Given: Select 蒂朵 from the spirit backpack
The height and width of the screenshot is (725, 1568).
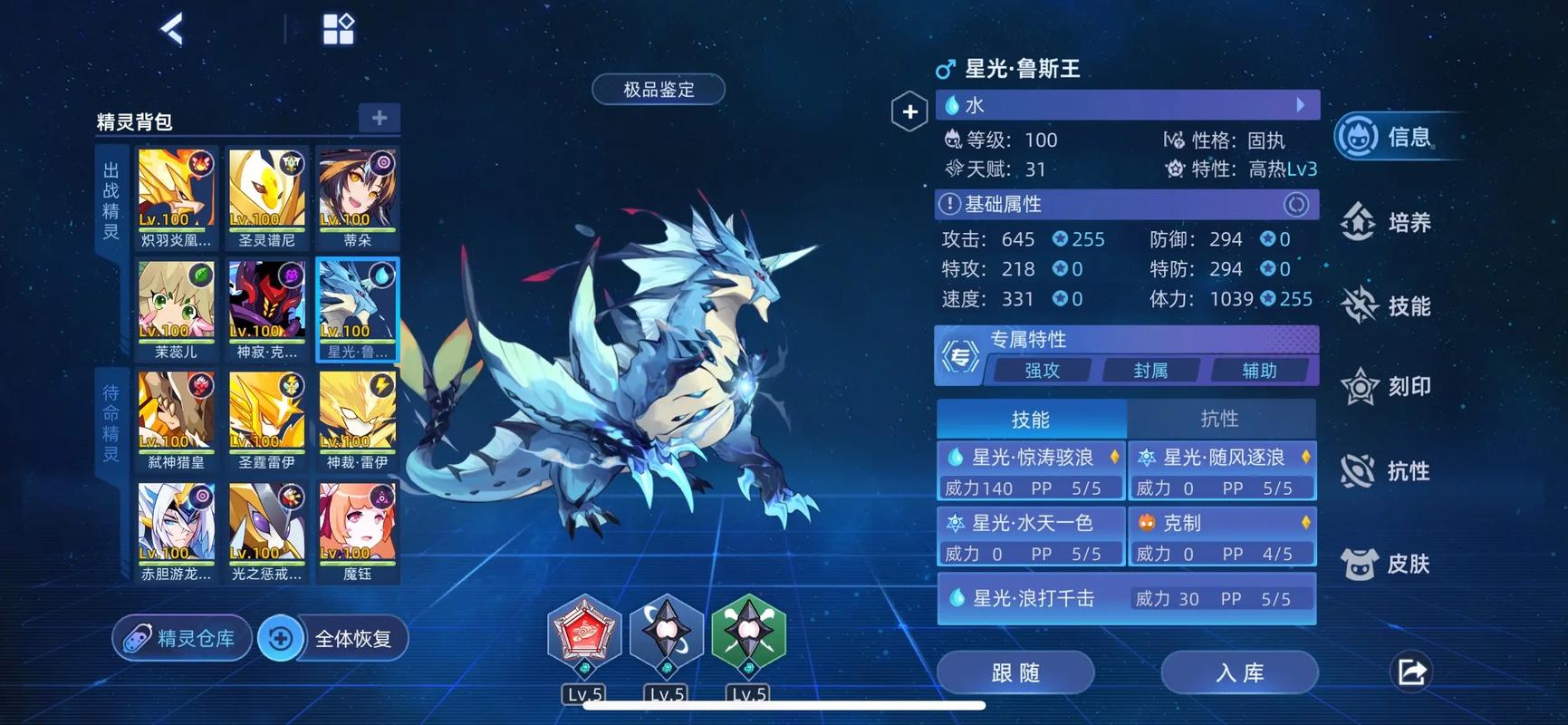Looking at the screenshot, I should coord(357,198).
